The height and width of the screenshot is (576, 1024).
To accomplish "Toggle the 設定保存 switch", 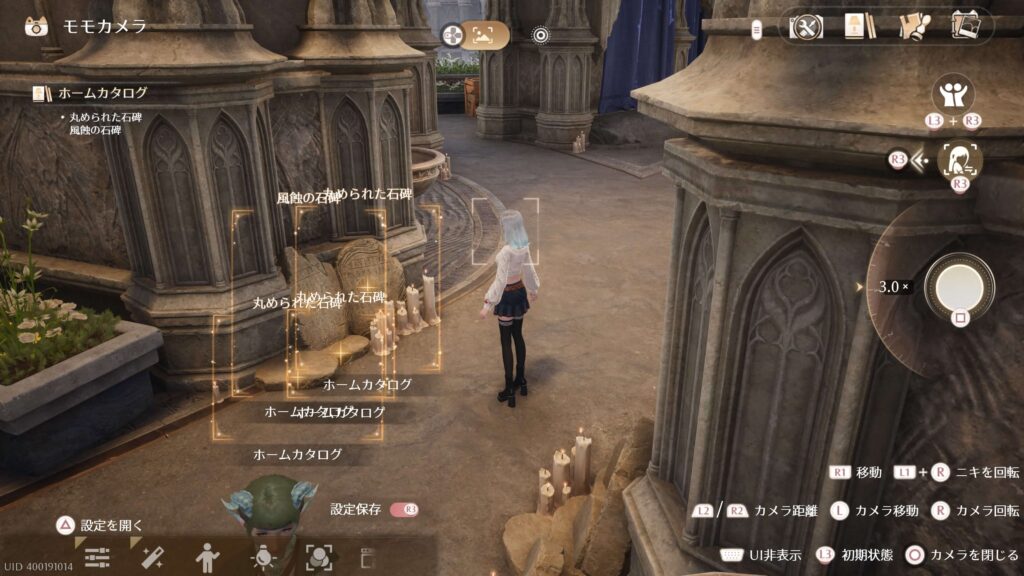I will click(x=405, y=510).
